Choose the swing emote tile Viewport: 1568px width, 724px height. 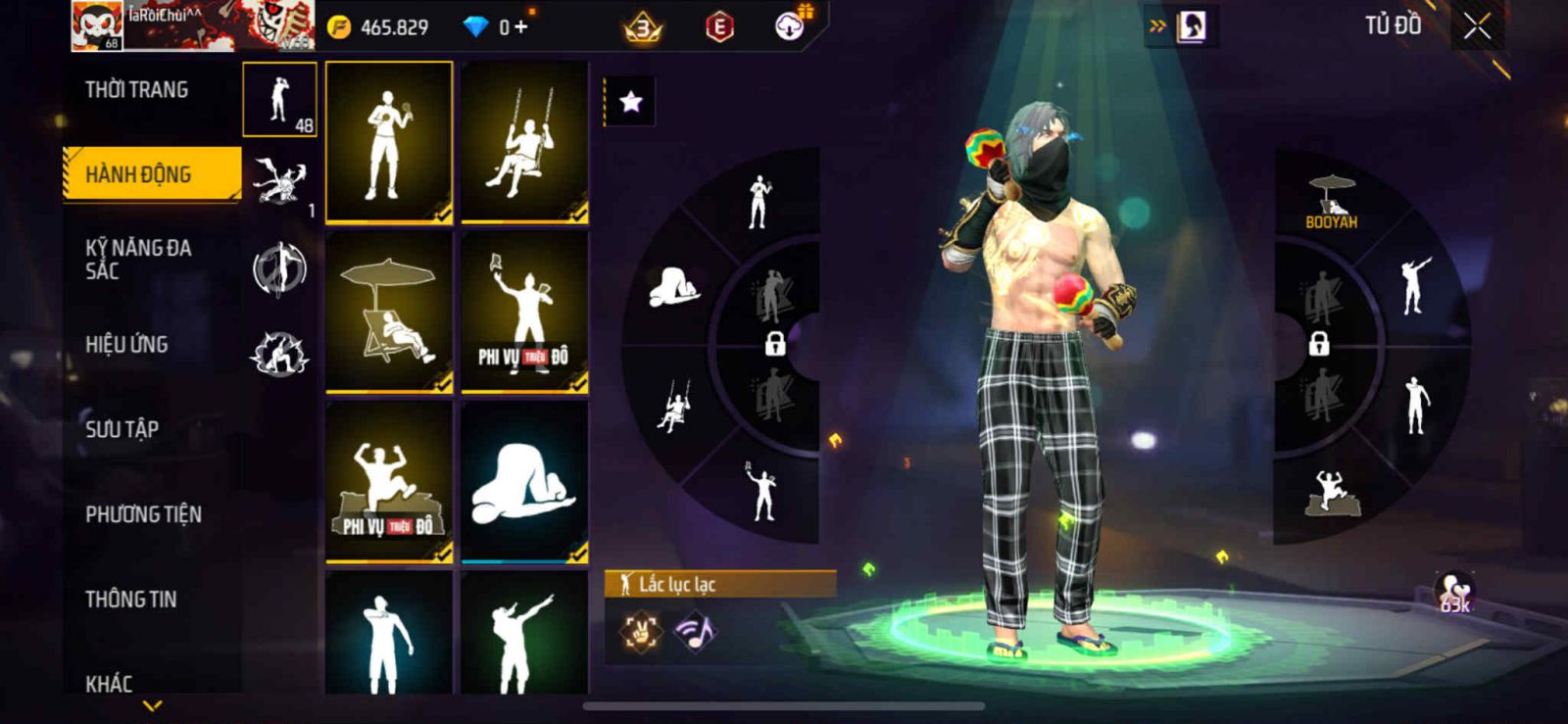click(524, 142)
